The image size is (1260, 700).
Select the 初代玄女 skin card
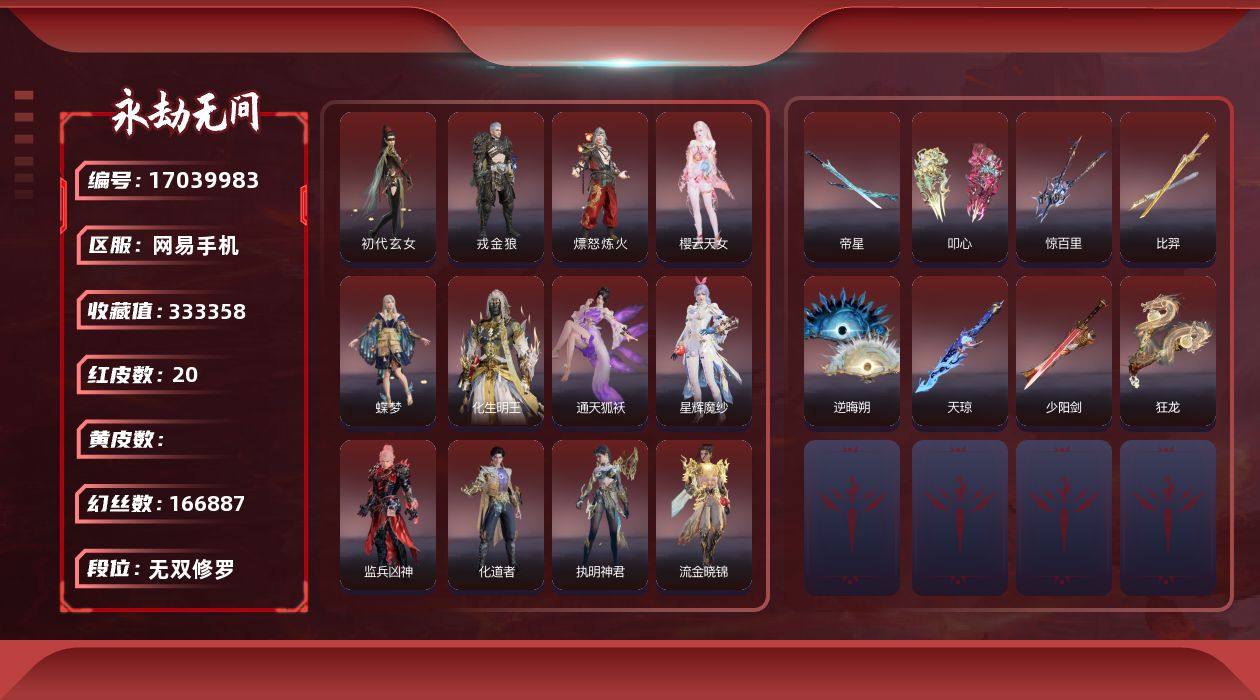click(x=388, y=187)
